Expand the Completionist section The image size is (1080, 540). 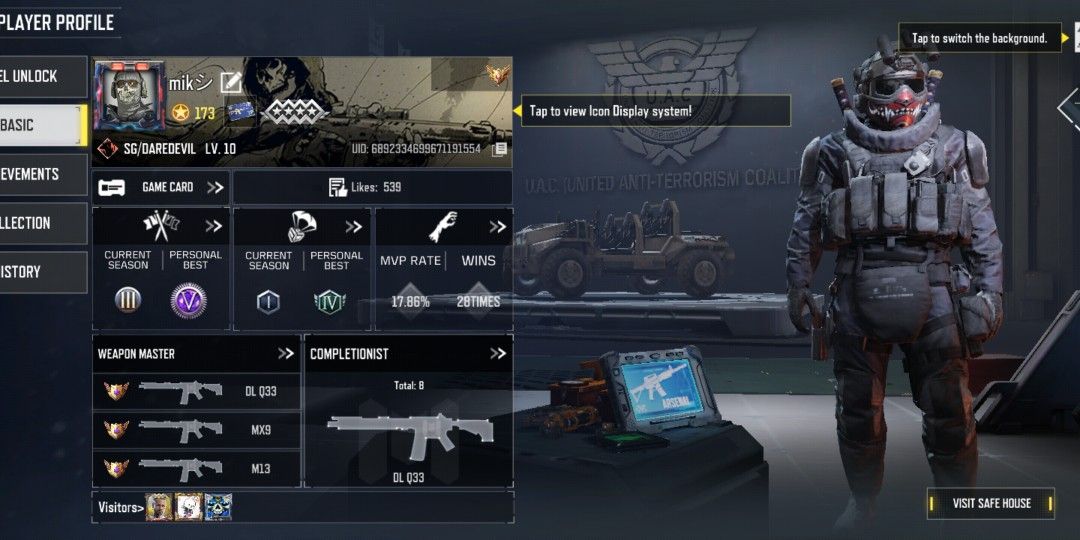pos(498,353)
